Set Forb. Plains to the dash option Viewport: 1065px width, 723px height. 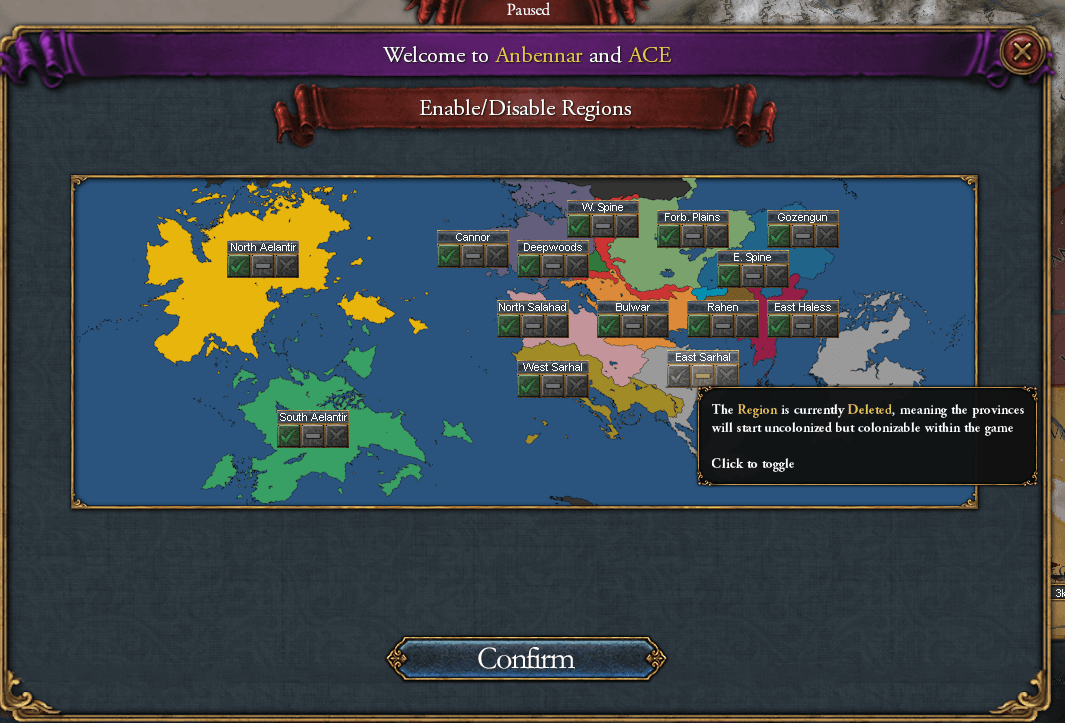coord(693,236)
